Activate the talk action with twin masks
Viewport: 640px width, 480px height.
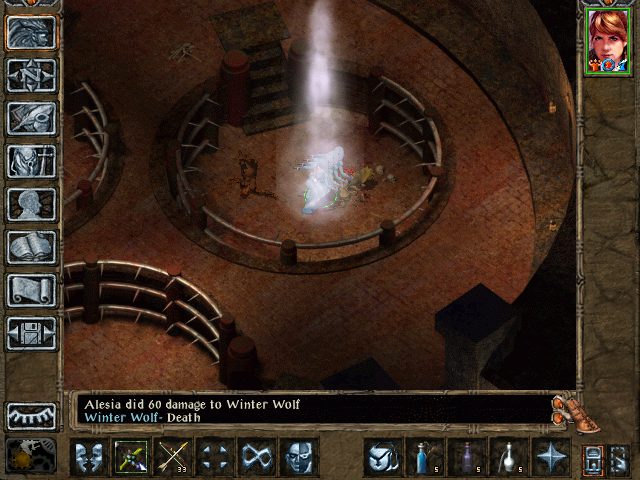coord(90,457)
